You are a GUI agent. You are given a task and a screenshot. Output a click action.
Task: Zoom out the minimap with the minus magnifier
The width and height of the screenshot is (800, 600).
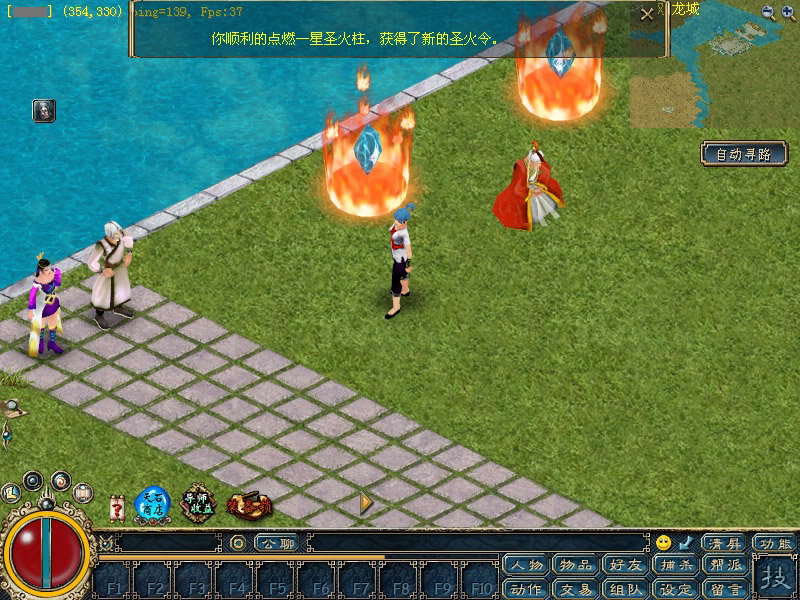click(x=768, y=12)
